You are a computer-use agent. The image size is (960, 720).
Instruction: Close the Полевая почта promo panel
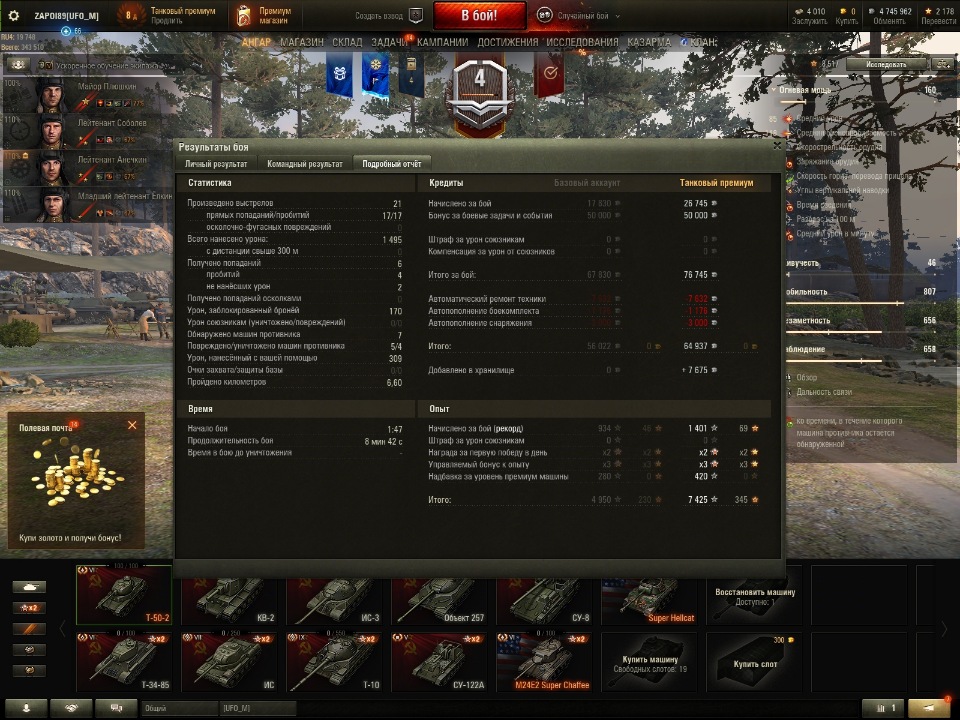(x=132, y=425)
